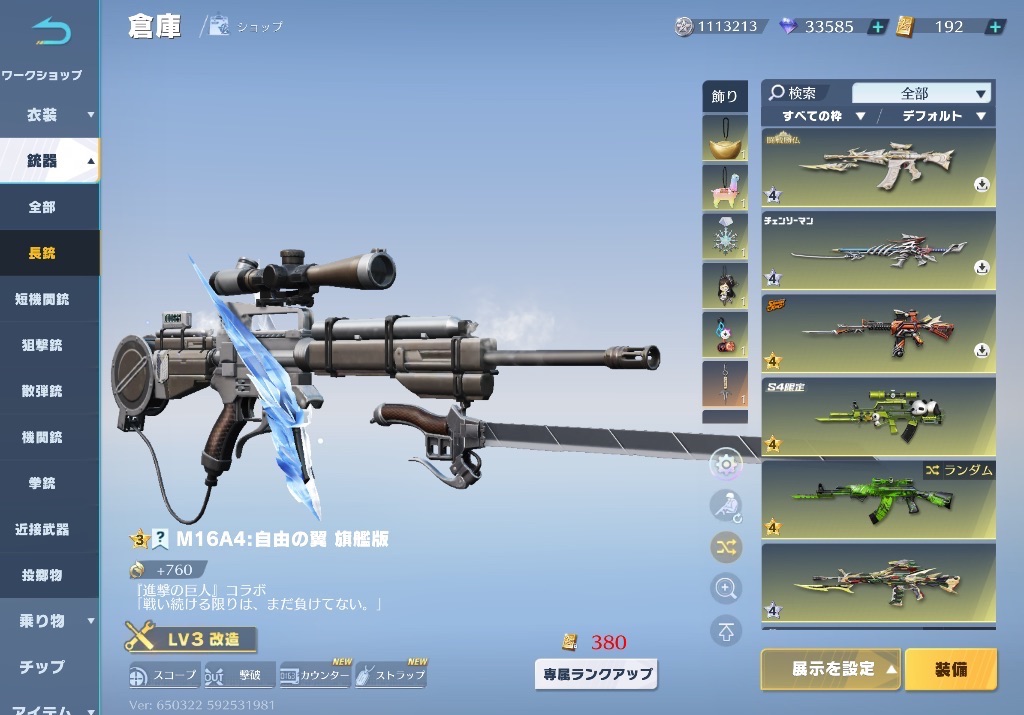Open the 狙撃銃 category
Screen dimensions: 1024x715
[42, 345]
